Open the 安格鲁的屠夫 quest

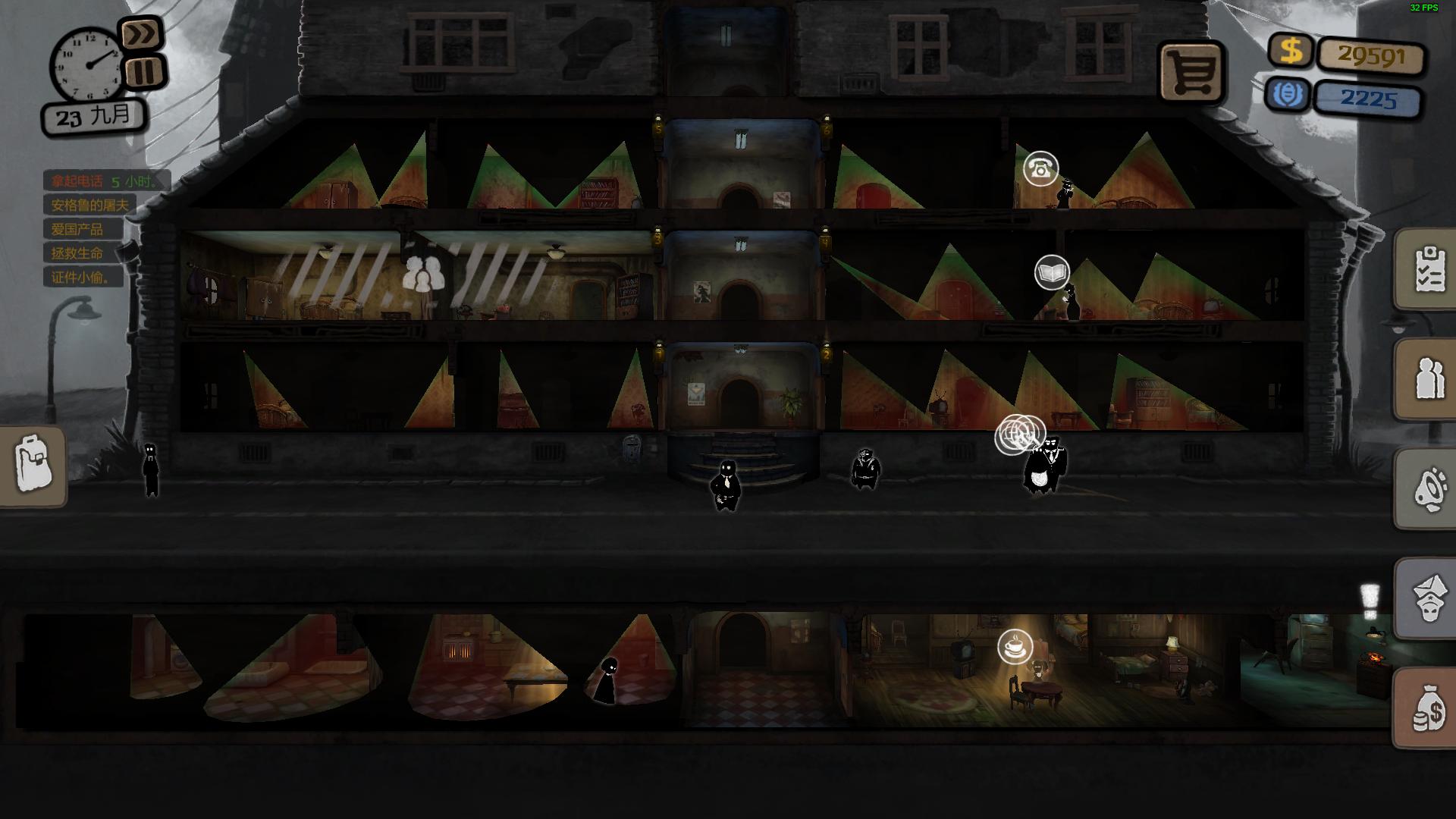tap(89, 206)
